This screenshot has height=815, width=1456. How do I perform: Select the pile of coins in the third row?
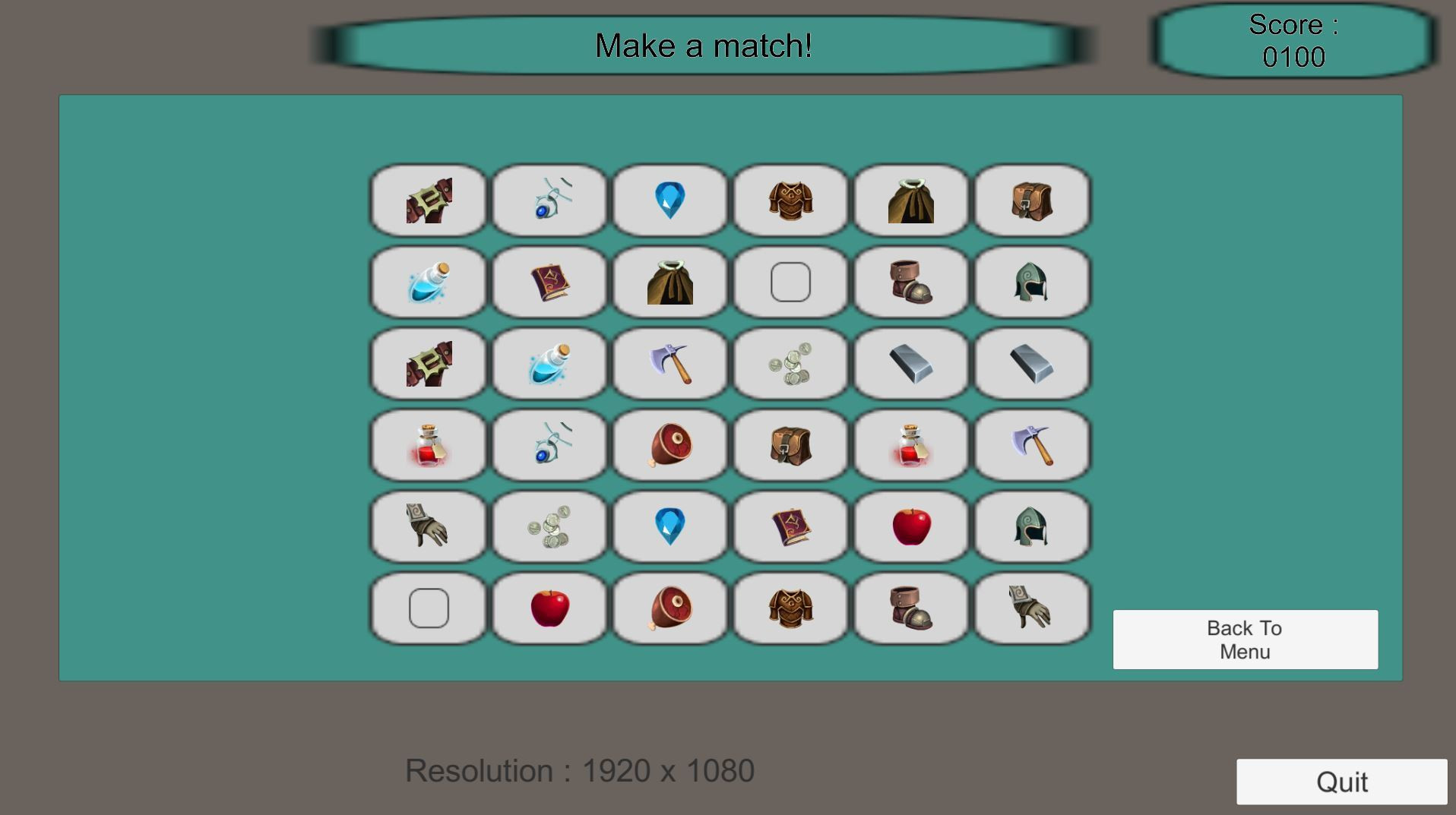(x=790, y=364)
